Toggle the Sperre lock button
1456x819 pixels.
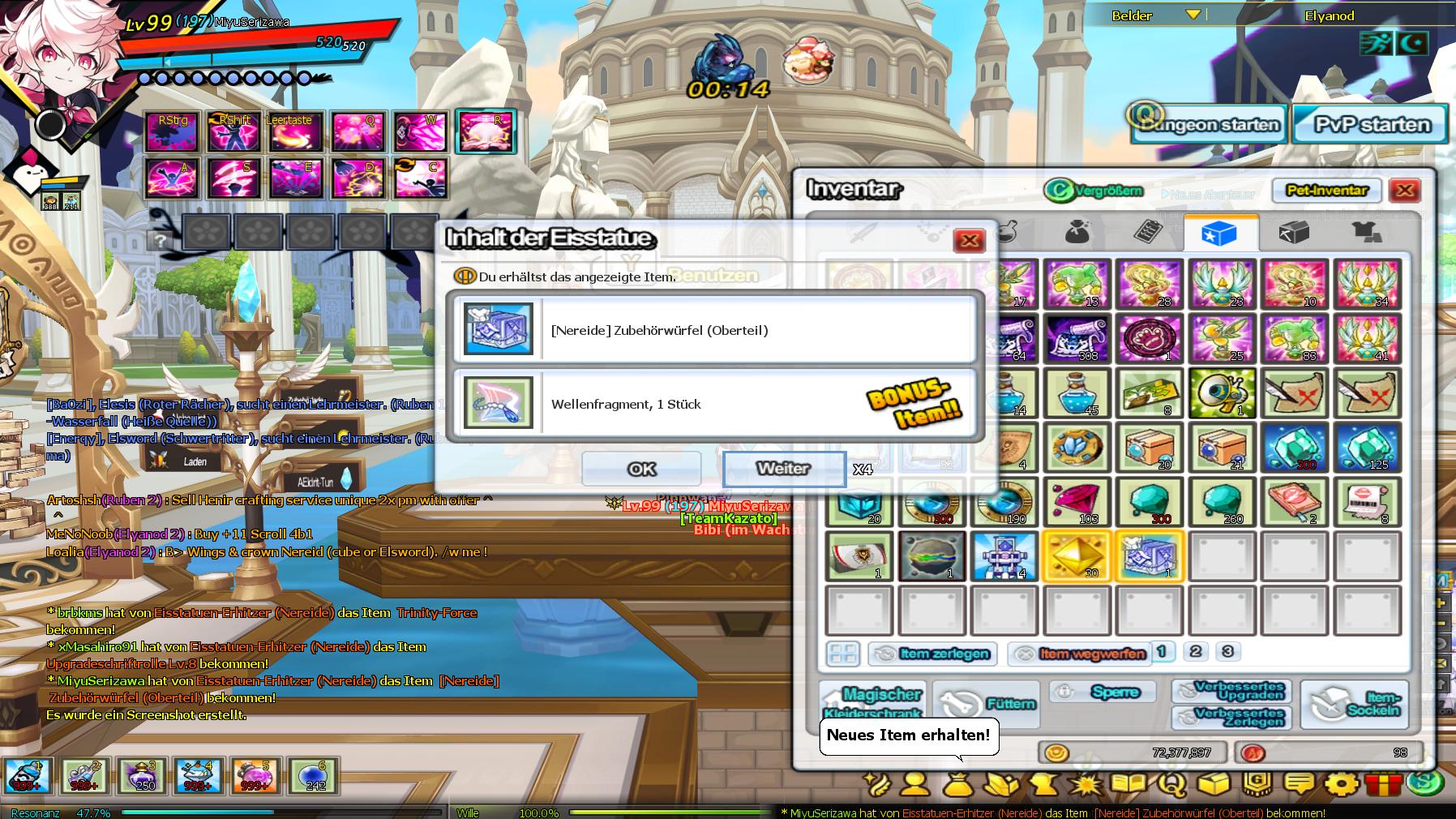[x=1105, y=692]
